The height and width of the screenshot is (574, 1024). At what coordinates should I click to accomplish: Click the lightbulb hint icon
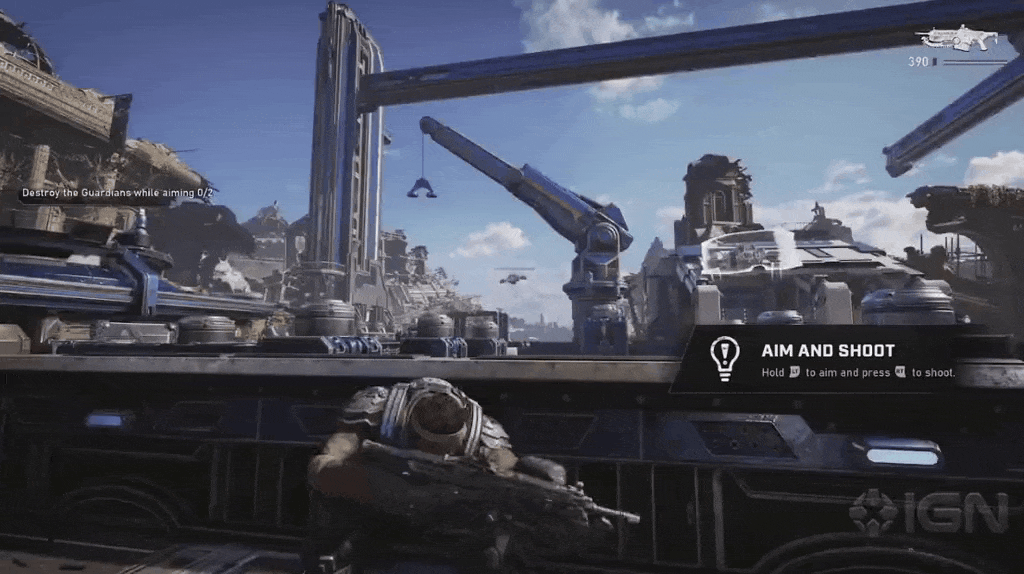tap(723, 356)
